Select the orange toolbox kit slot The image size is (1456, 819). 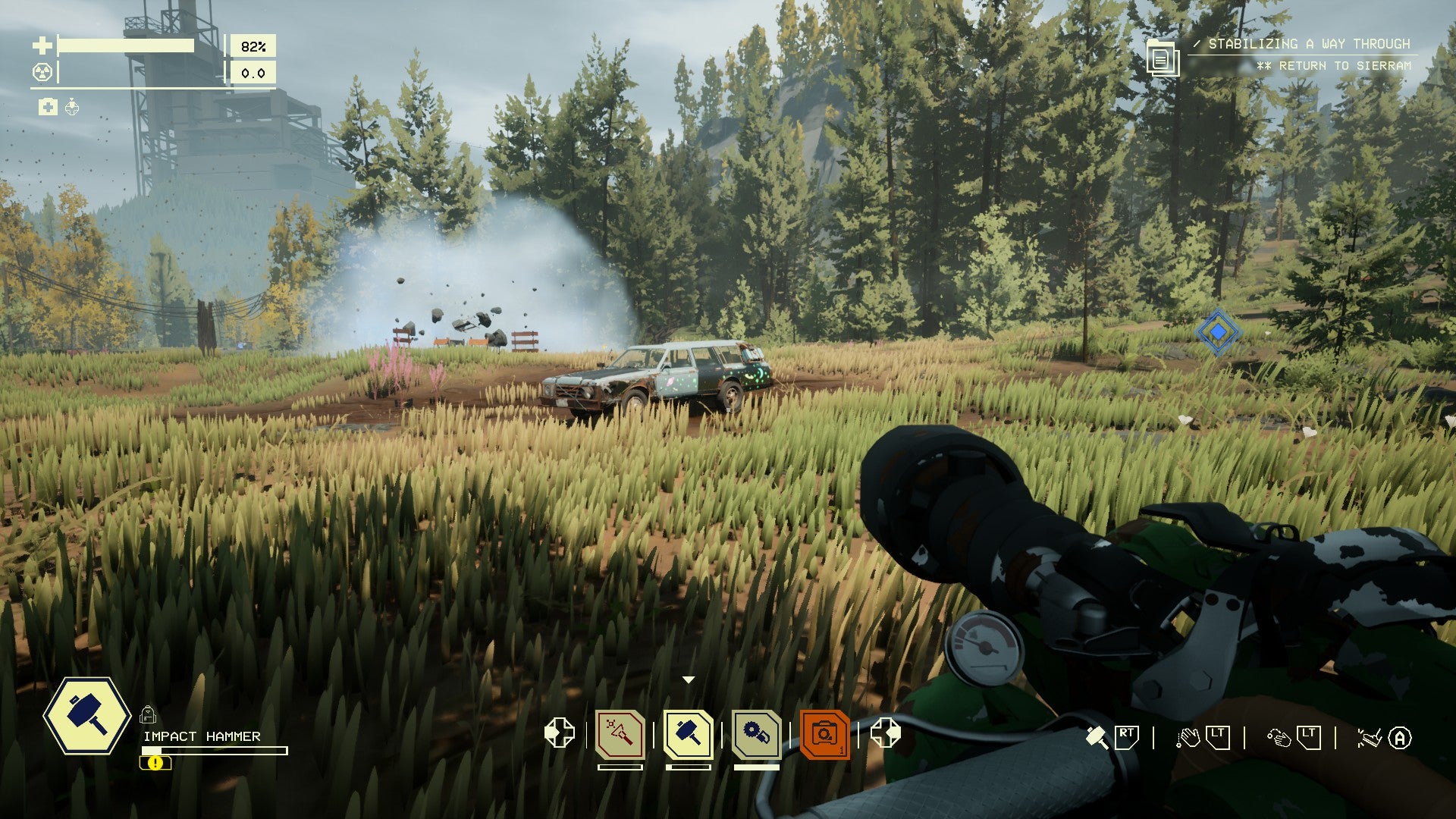coord(824,734)
